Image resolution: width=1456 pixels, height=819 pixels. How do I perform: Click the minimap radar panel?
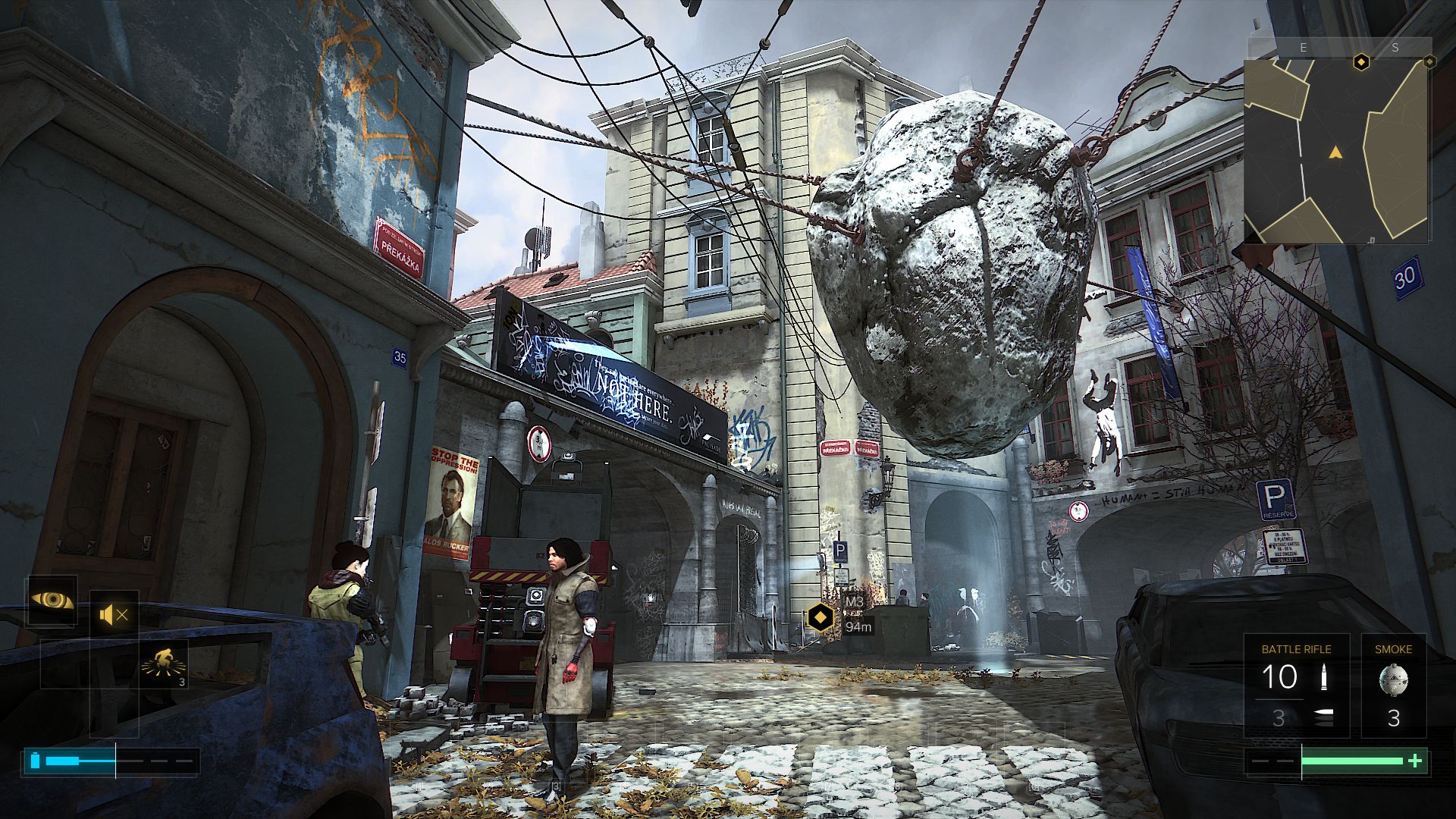point(1336,152)
